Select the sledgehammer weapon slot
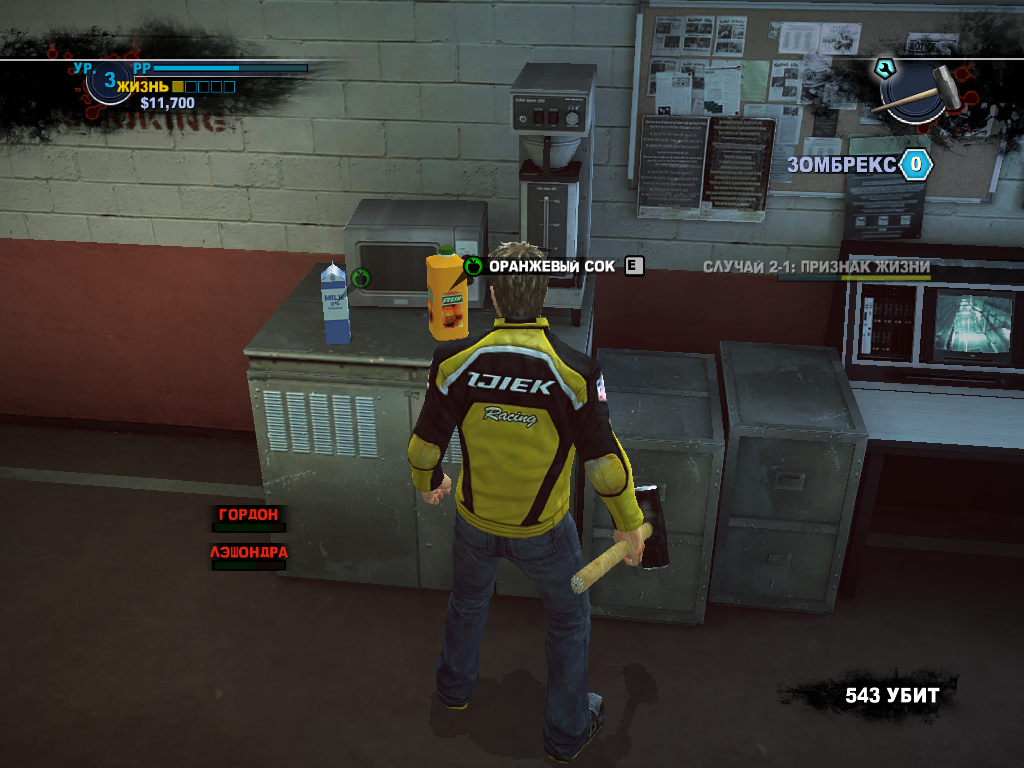This screenshot has height=768, width=1024. point(917,90)
